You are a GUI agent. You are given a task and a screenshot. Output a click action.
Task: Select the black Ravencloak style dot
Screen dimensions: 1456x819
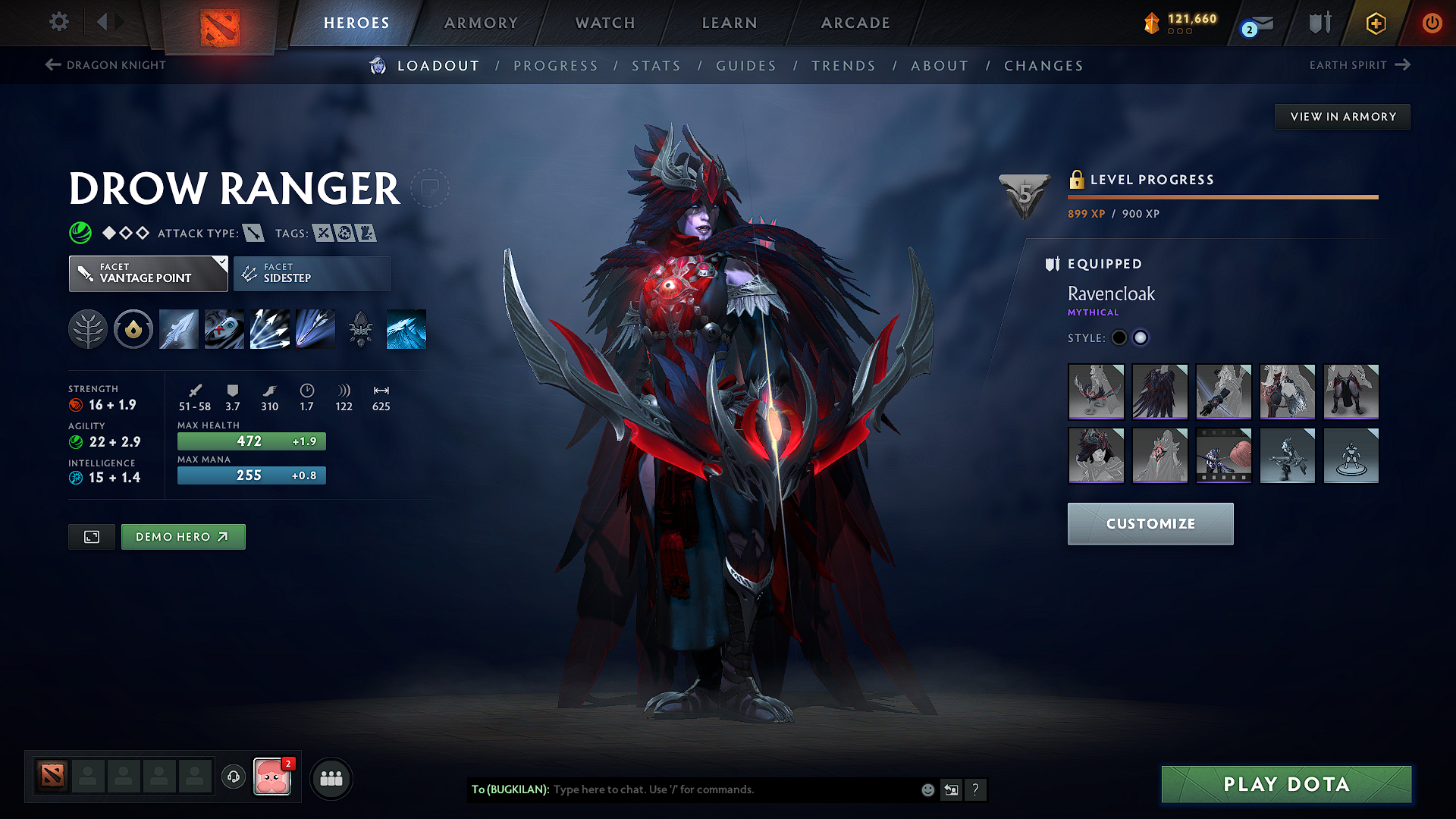coord(1119,337)
